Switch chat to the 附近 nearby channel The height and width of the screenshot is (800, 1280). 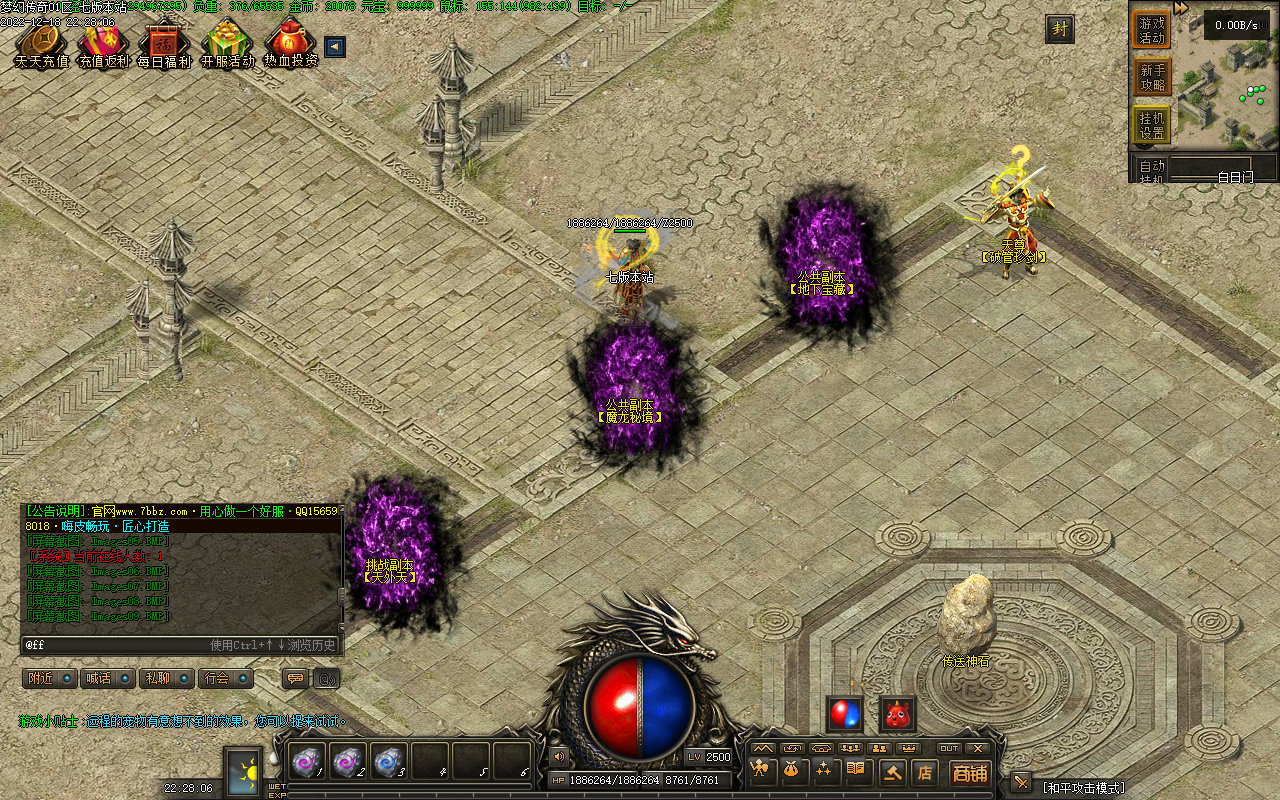point(50,679)
